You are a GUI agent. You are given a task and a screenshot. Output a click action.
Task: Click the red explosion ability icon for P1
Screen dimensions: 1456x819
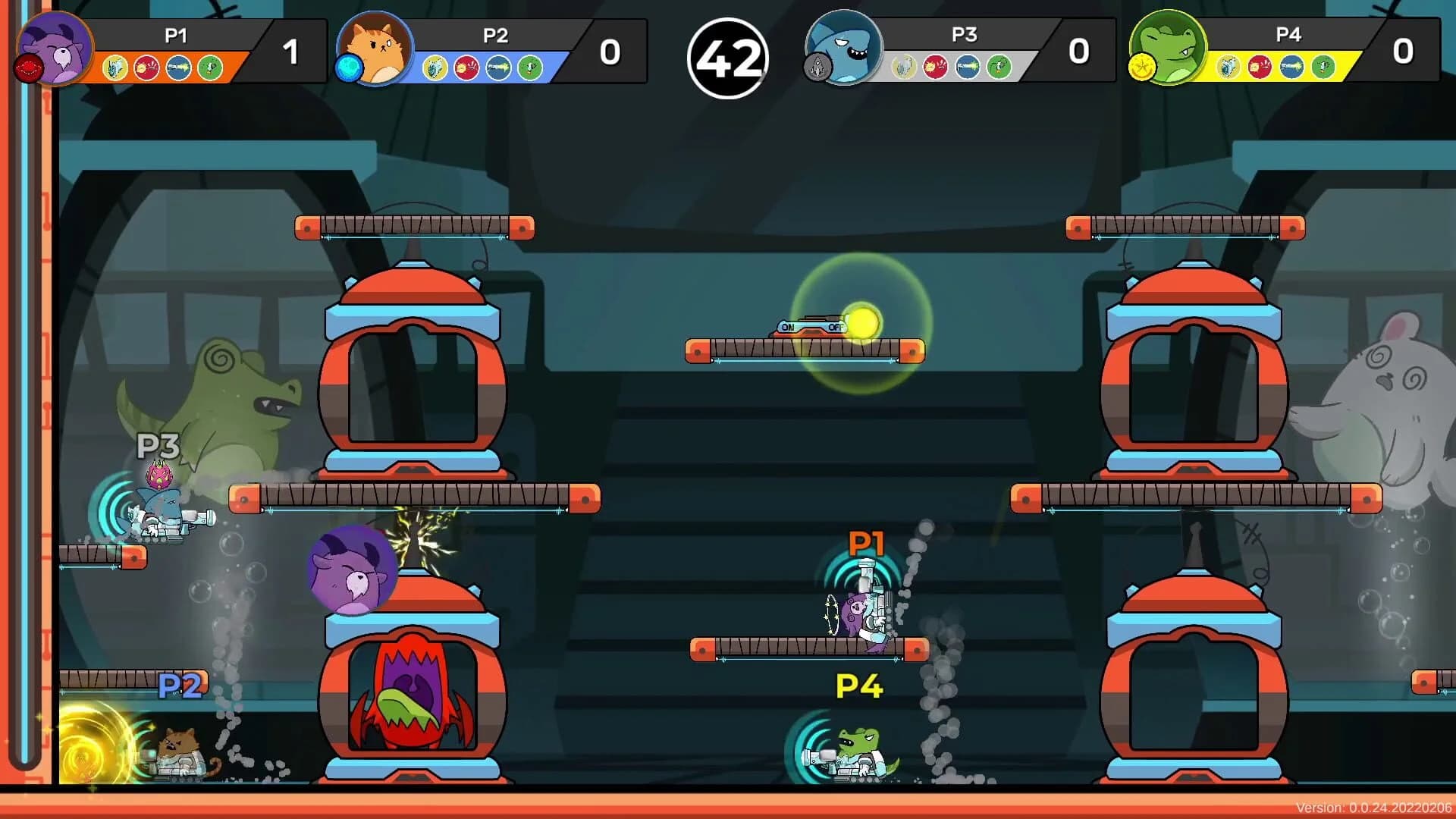146,67
